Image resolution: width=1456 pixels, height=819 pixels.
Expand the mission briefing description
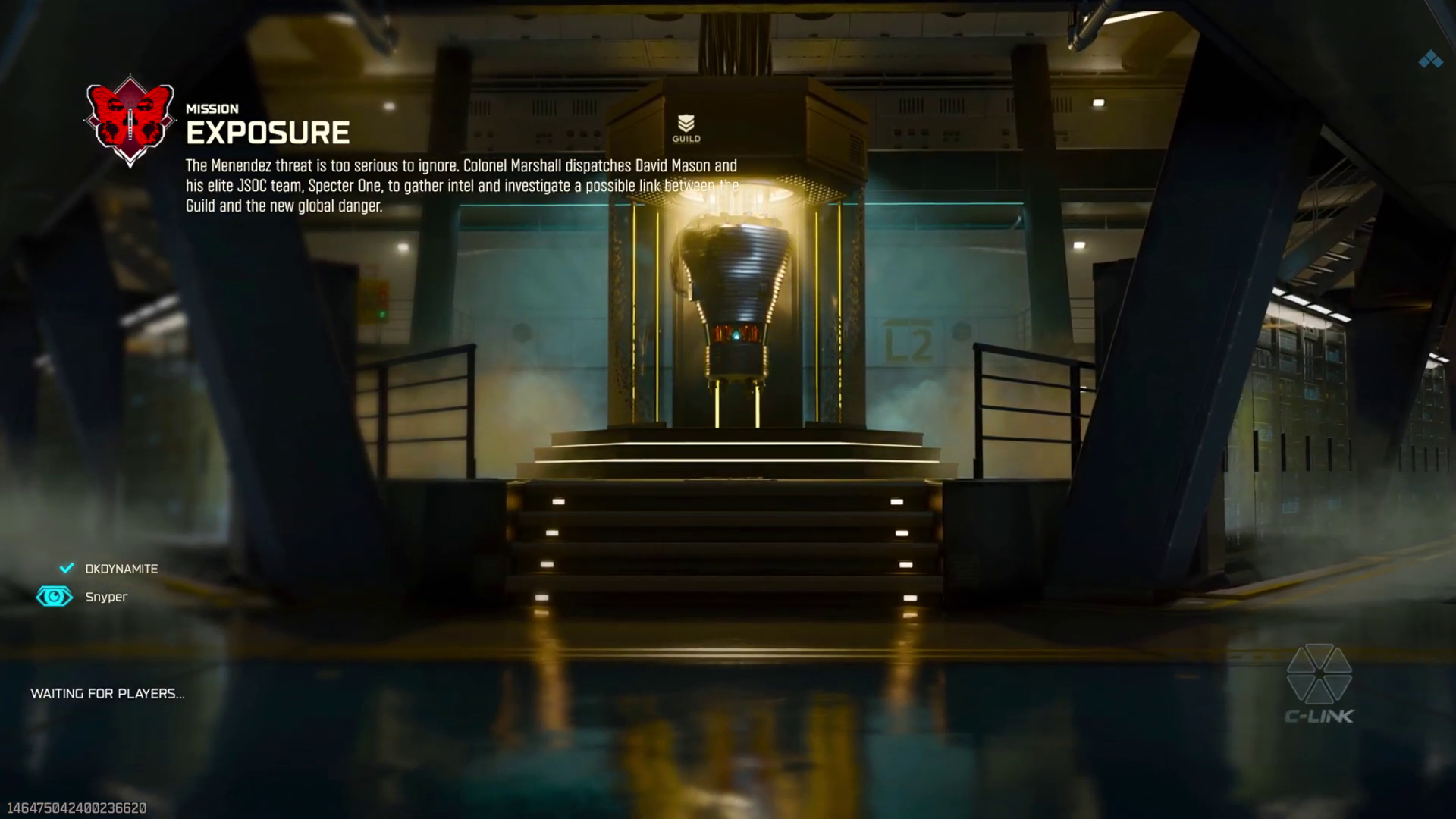click(x=463, y=184)
